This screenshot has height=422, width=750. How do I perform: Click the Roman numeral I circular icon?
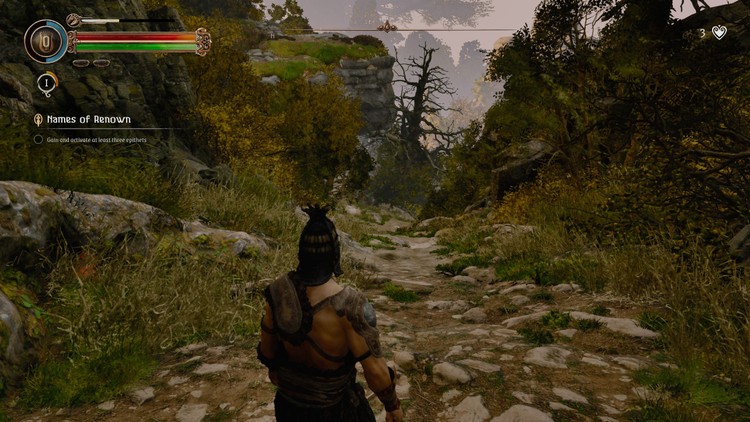(x=47, y=84)
